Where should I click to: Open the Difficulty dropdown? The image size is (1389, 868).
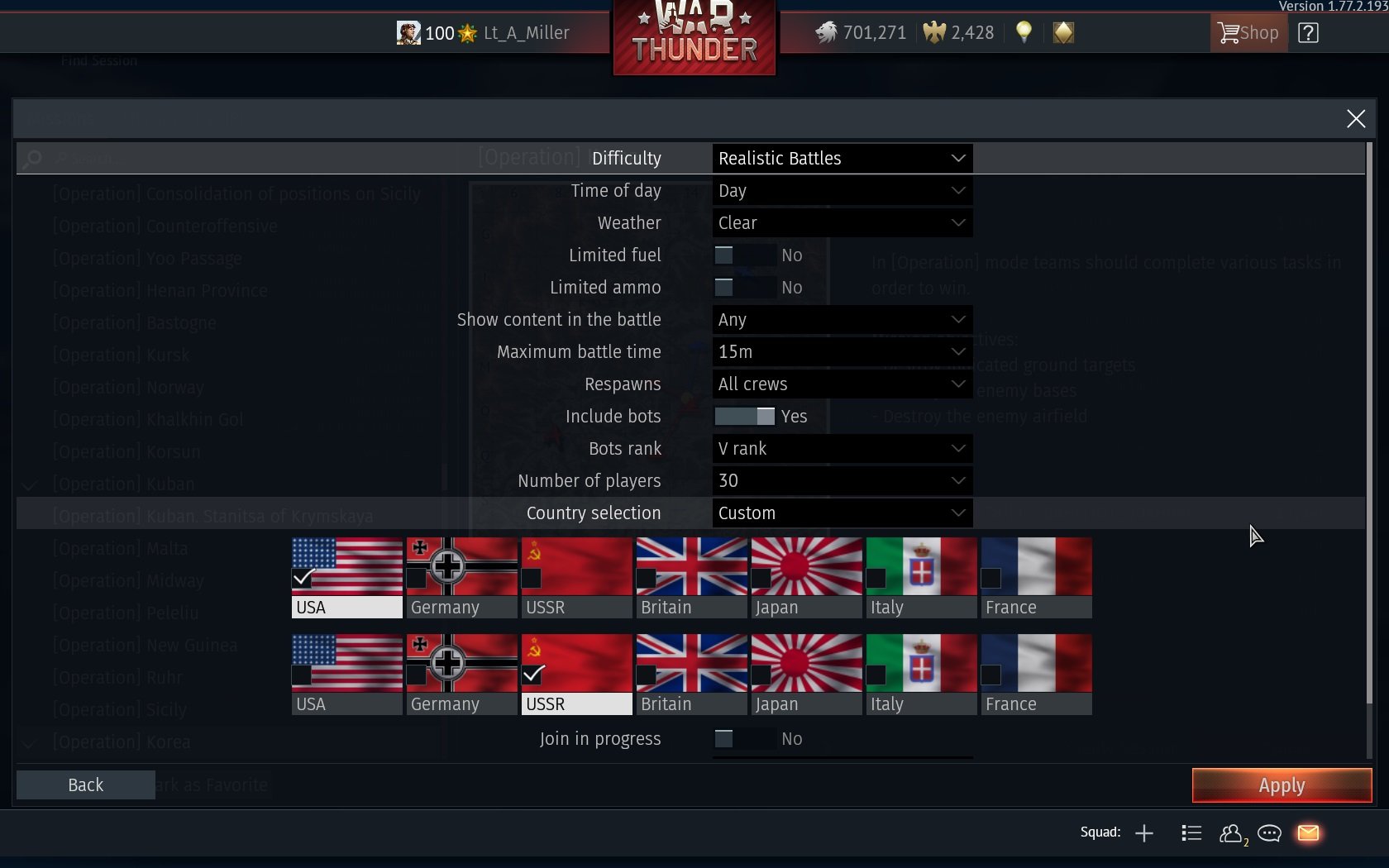click(x=840, y=158)
